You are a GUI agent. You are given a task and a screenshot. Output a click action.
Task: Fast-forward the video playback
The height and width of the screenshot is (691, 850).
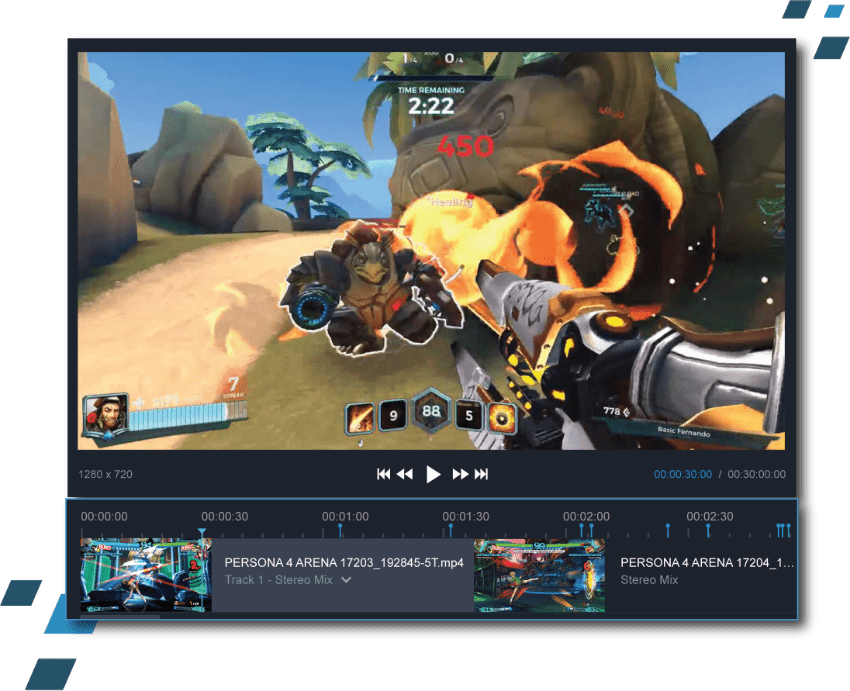pyautogui.click(x=460, y=474)
